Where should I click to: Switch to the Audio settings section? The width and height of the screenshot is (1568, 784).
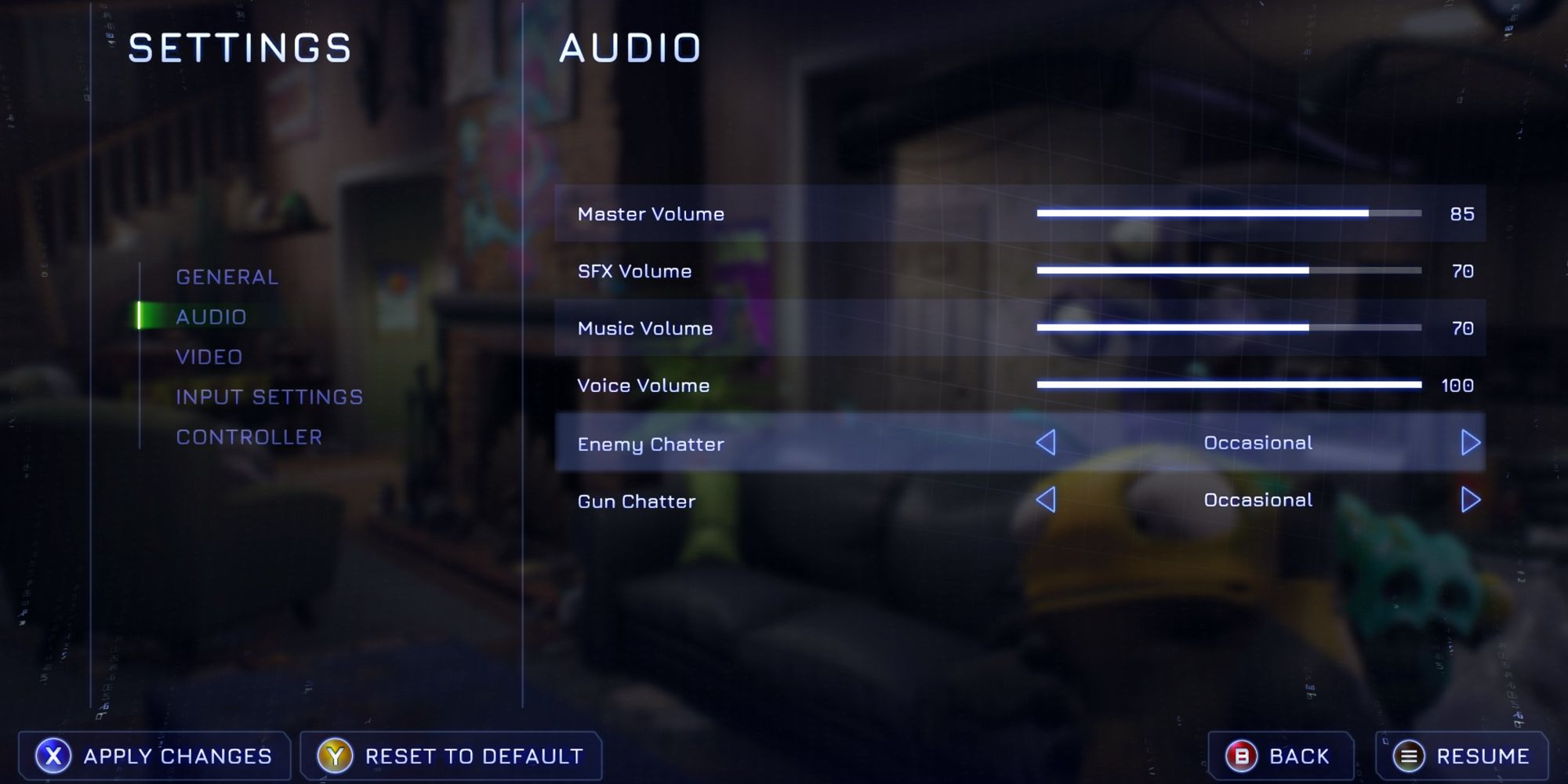tap(211, 317)
